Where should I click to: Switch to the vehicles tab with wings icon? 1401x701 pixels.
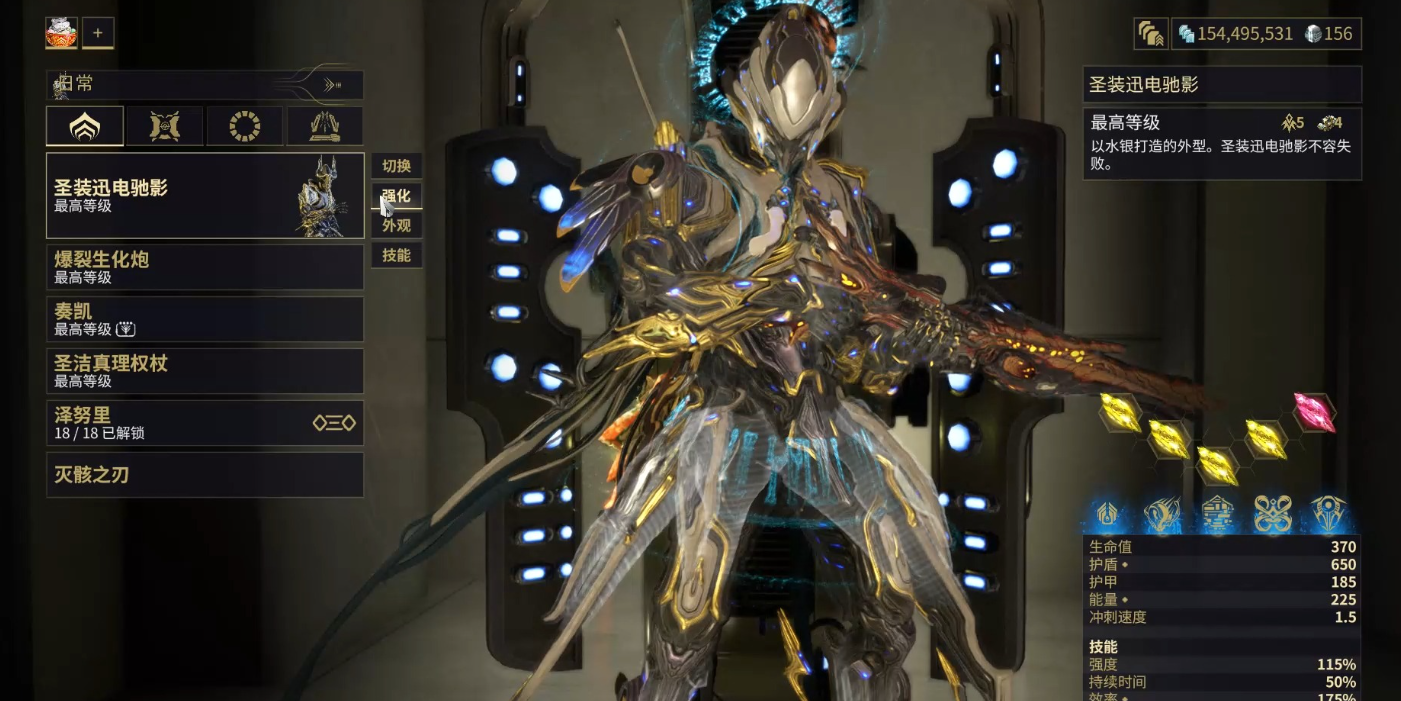point(325,127)
